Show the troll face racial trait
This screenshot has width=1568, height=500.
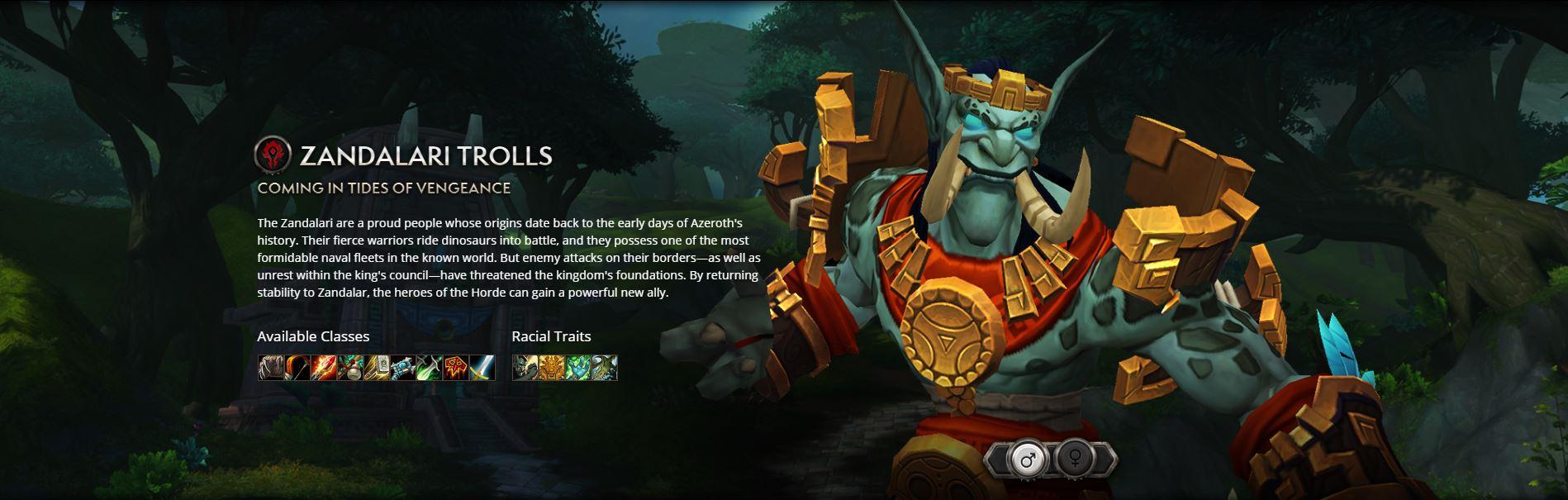pos(525,368)
